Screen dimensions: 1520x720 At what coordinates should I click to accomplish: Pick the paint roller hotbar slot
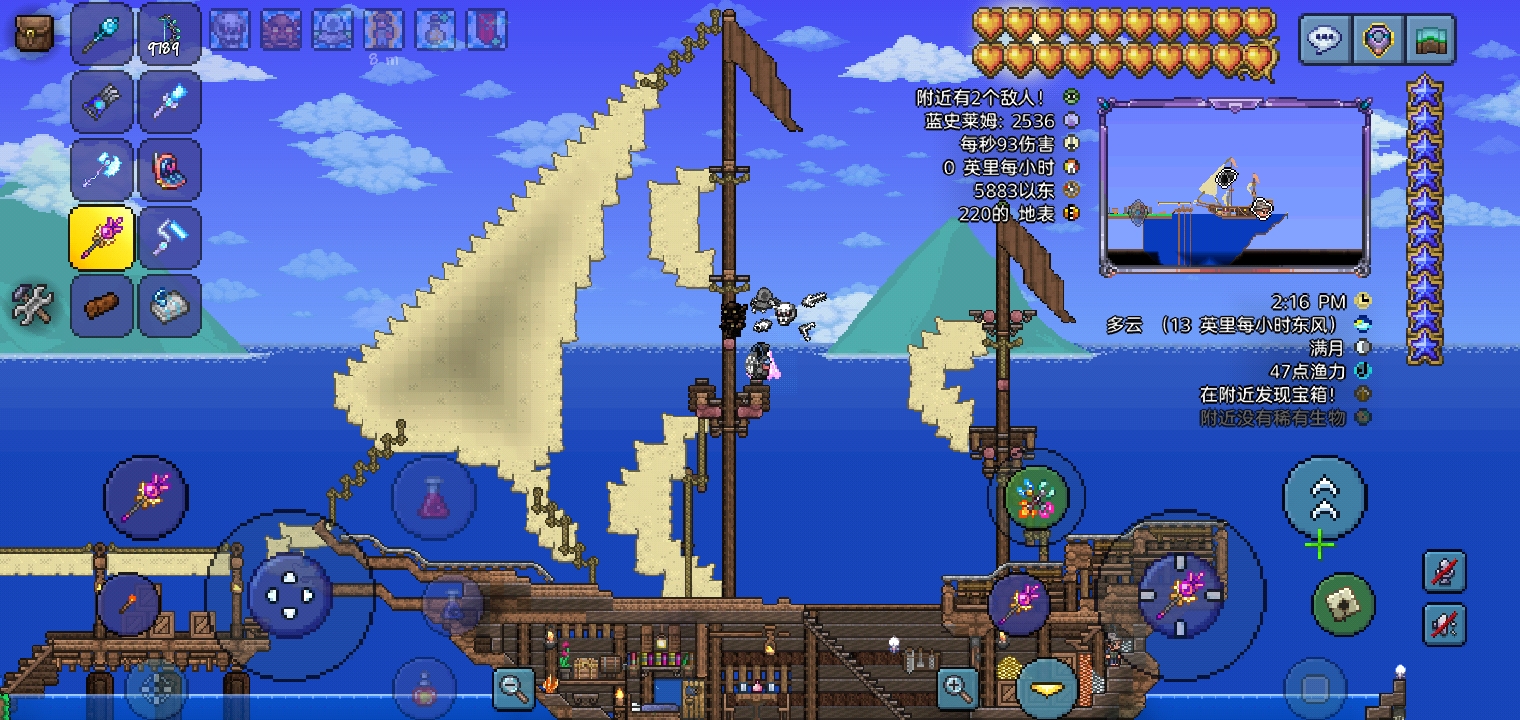tap(169, 238)
